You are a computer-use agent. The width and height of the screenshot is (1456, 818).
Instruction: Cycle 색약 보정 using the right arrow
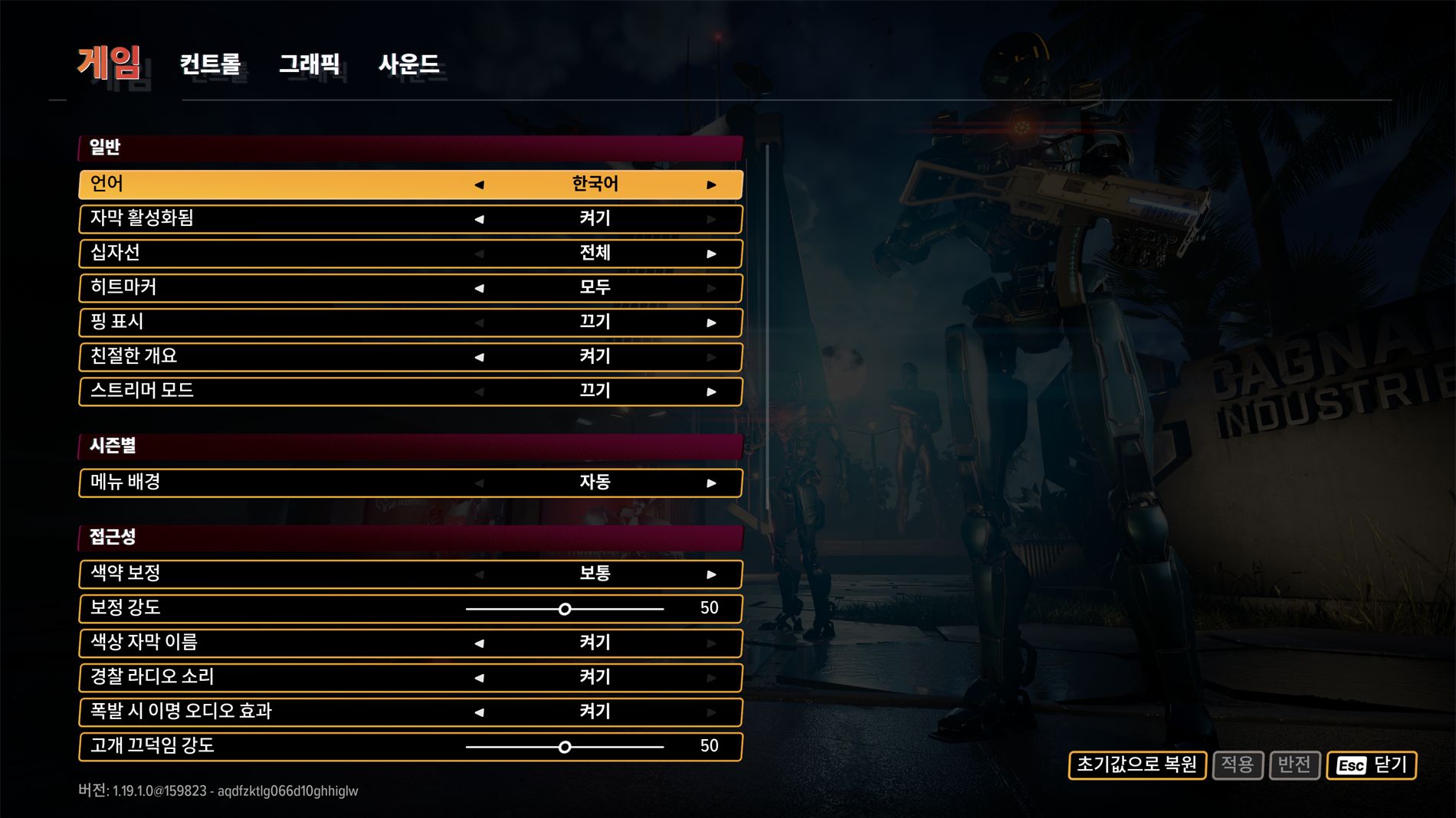711,574
